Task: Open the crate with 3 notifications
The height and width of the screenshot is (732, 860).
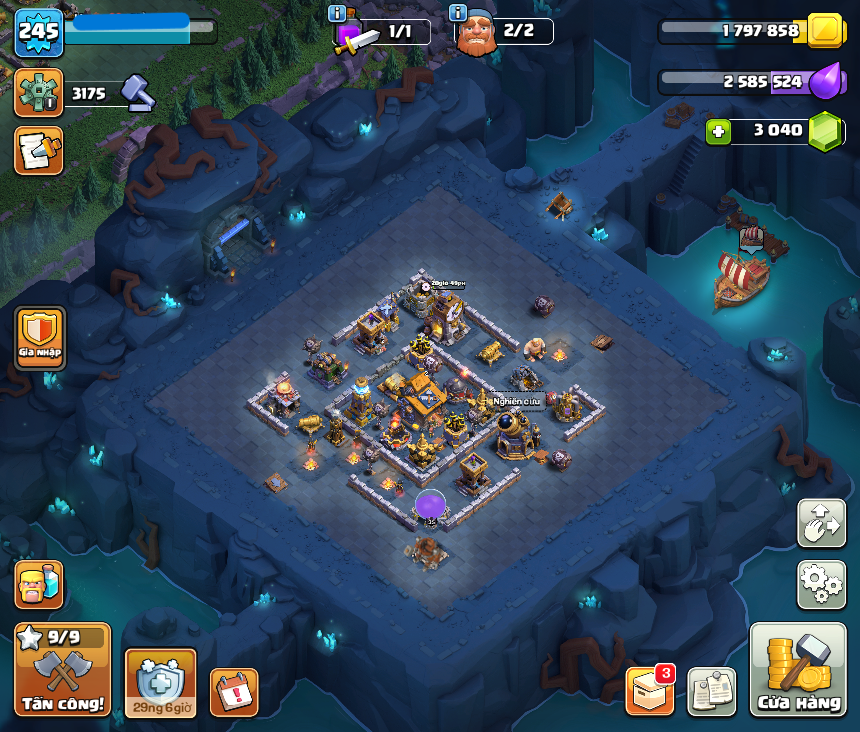Action: (649, 691)
